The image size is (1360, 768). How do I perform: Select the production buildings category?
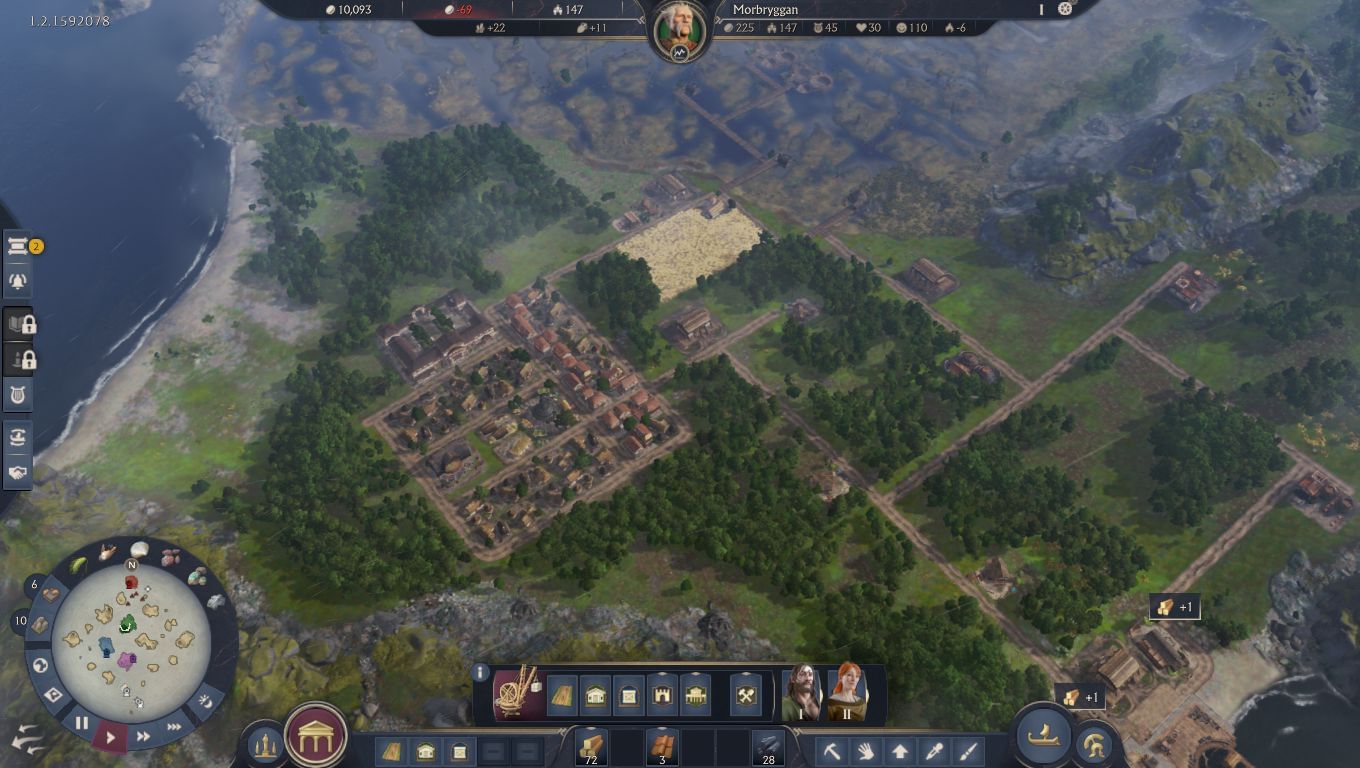coord(745,695)
